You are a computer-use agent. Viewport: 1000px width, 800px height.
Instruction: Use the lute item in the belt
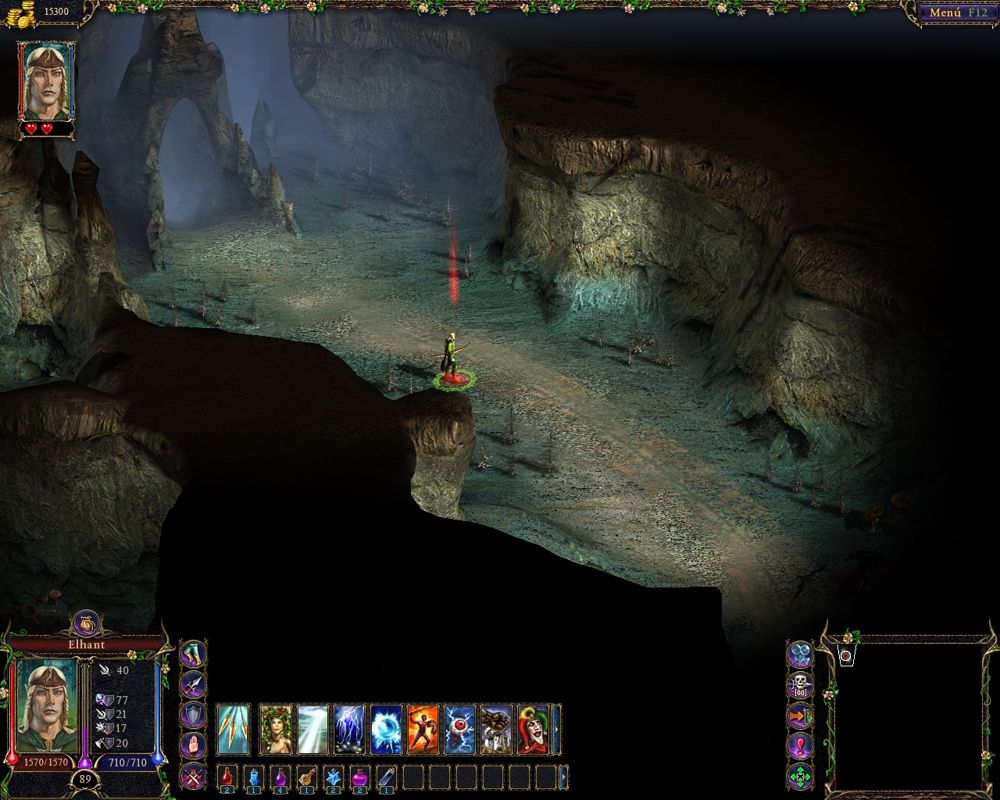pyautogui.click(x=306, y=777)
